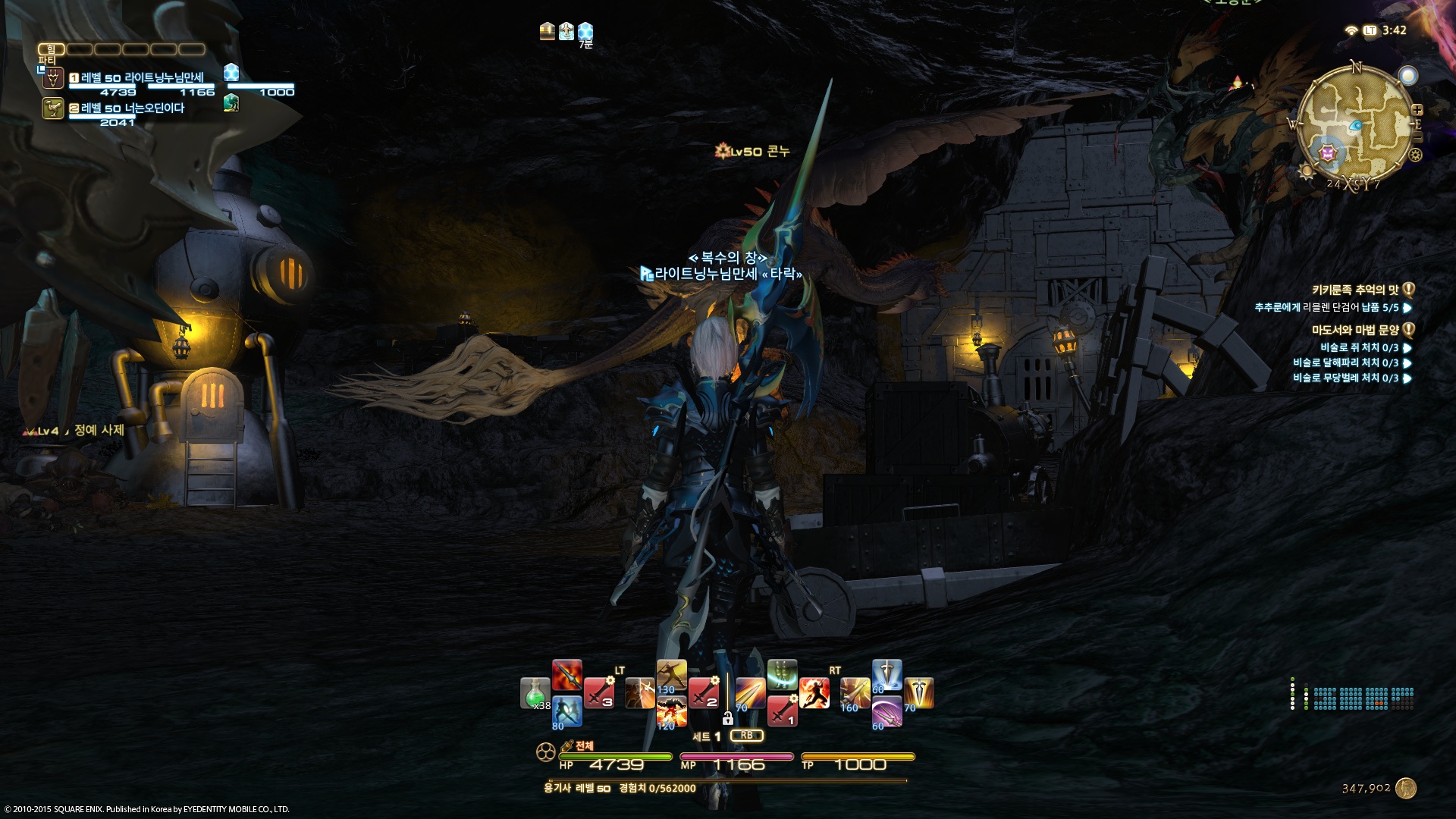Activate the green boots ability icon
The width and height of the screenshot is (1456, 819).
coord(782,675)
